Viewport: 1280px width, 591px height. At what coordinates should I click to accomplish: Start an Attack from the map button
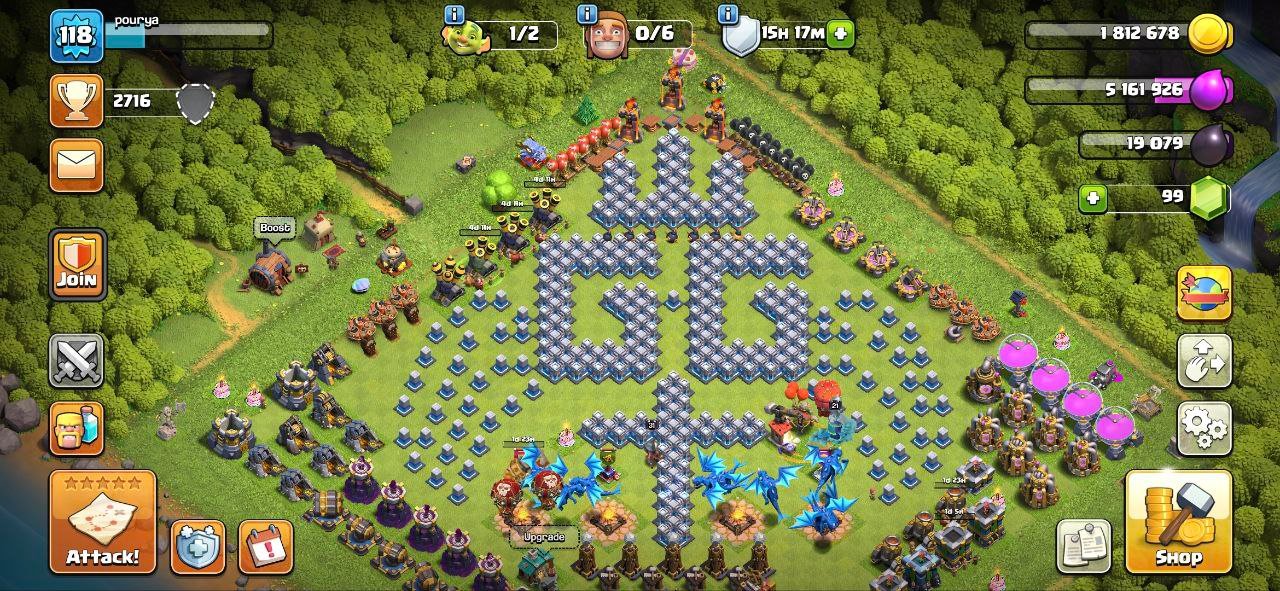pyautogui.click(x=103, y=521)
